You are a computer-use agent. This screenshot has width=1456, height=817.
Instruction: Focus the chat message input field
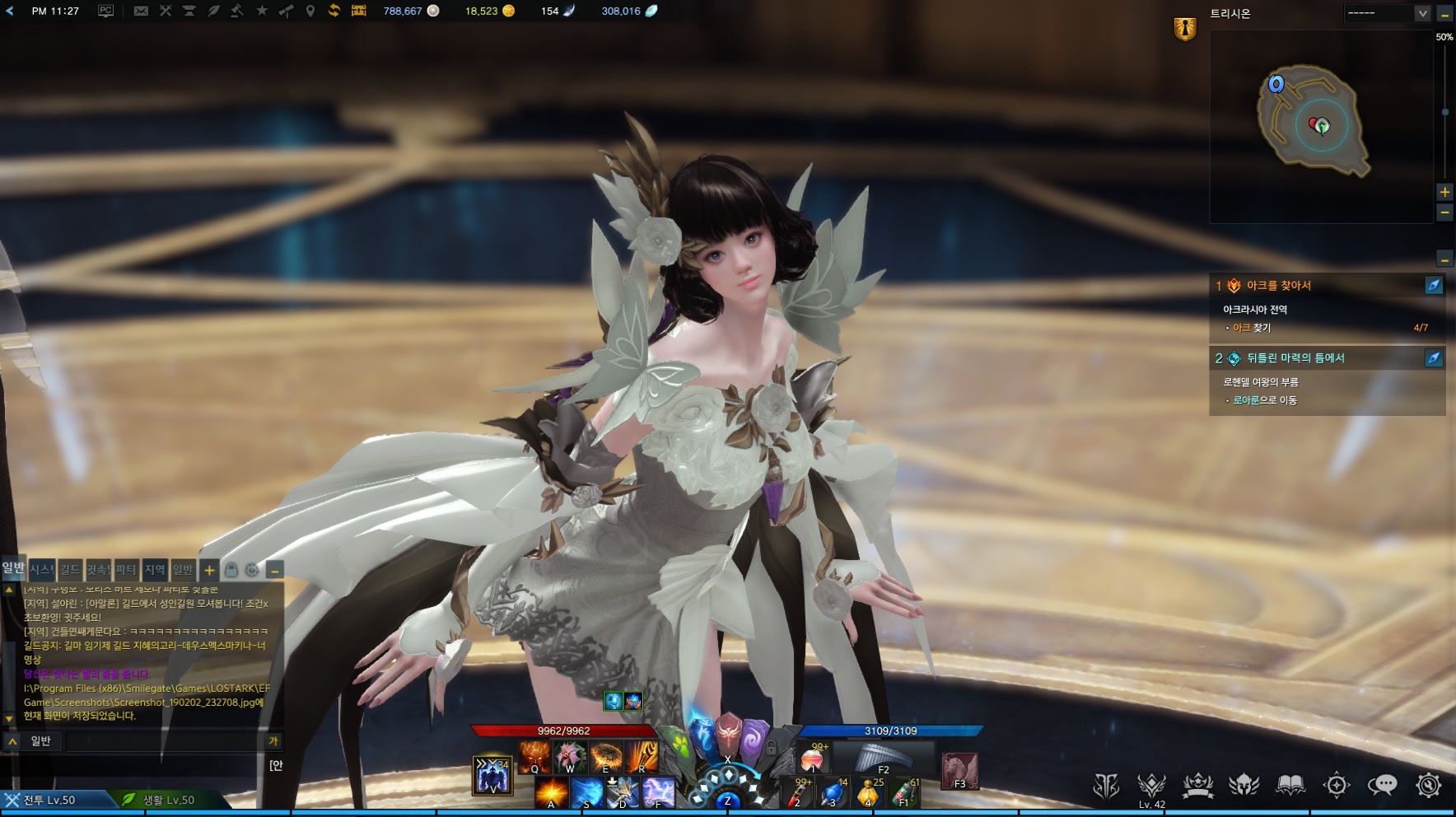tap(161, 741)
